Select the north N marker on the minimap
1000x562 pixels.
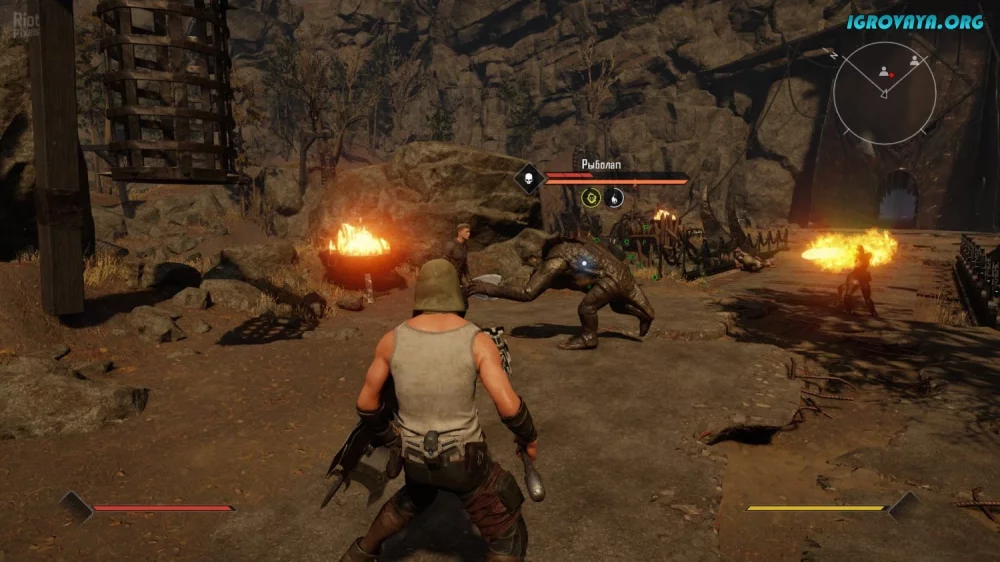pos(834,57)
